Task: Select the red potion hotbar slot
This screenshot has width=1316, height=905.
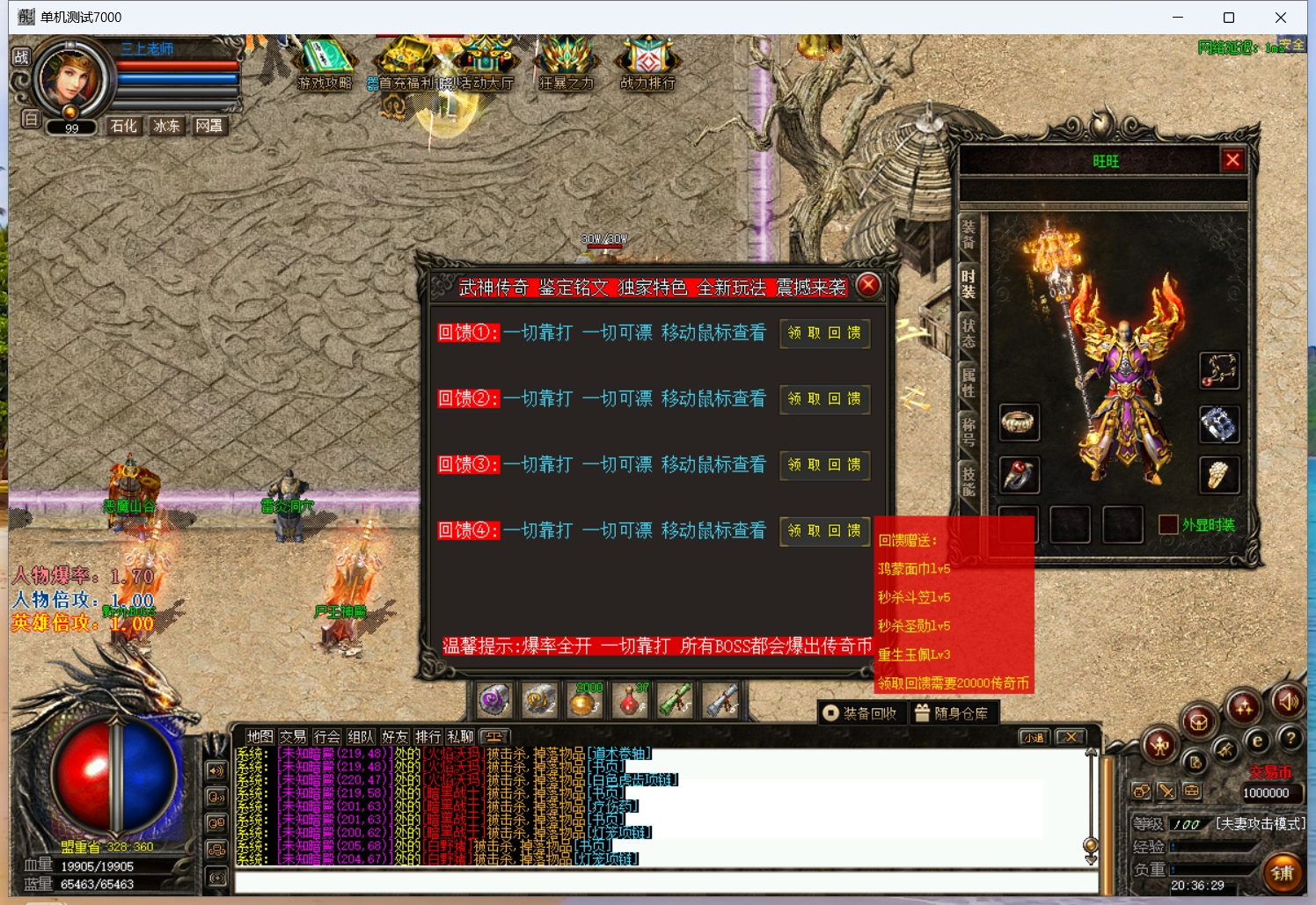Action: click(x=630, y=701)
